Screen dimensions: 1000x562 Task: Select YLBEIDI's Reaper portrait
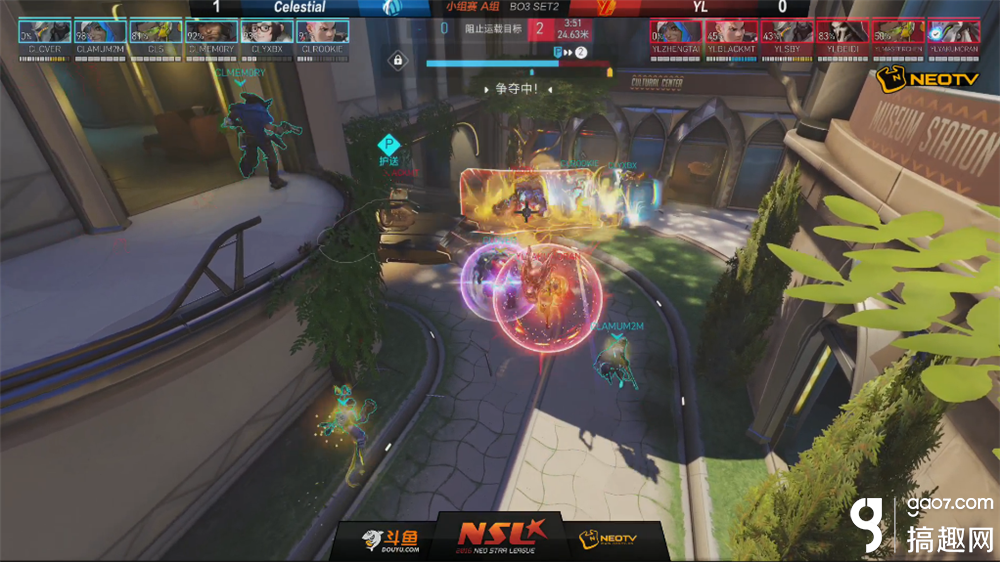[842, 30]
